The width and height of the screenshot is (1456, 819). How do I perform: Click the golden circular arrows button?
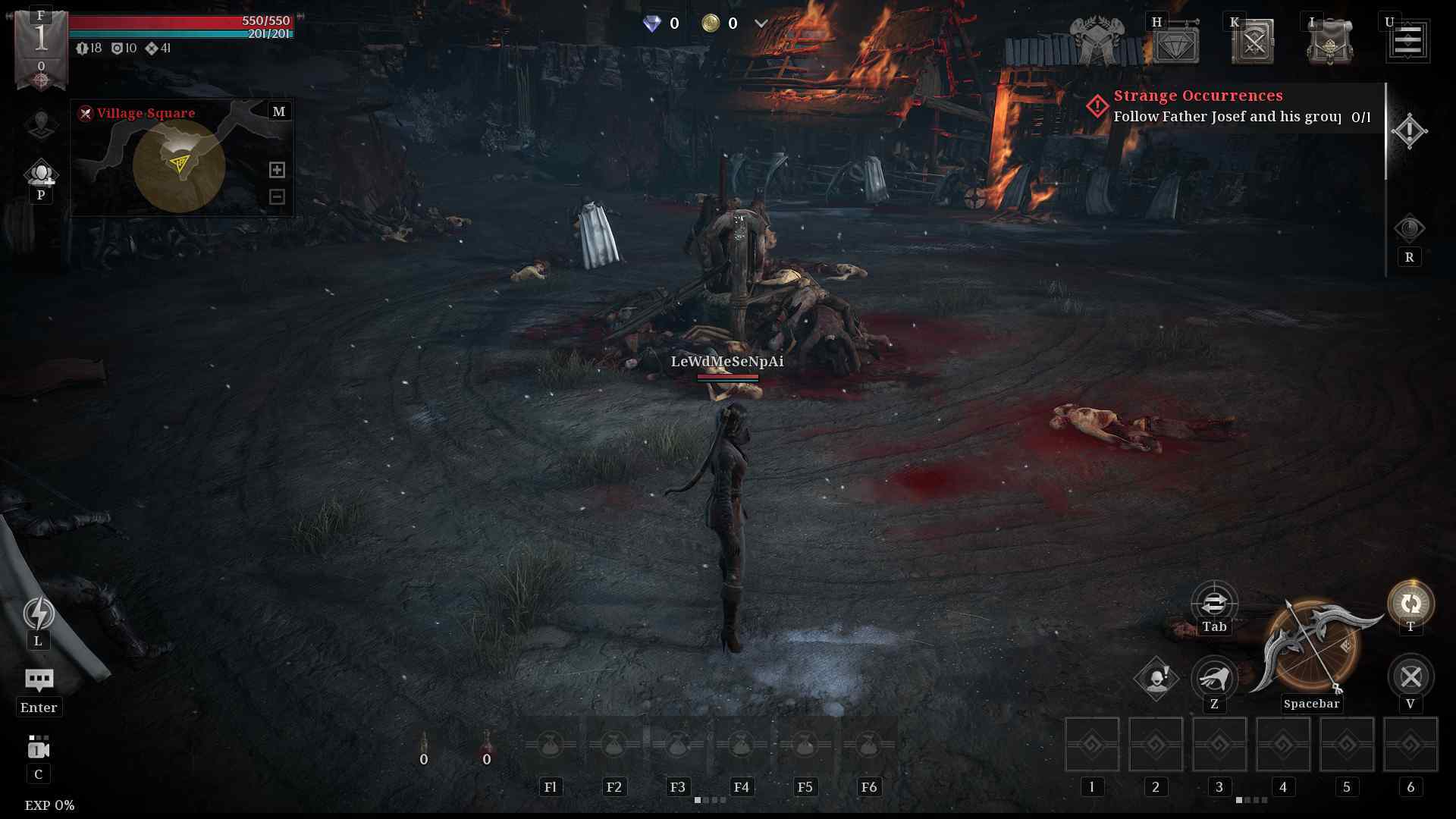coord(1410,603)
